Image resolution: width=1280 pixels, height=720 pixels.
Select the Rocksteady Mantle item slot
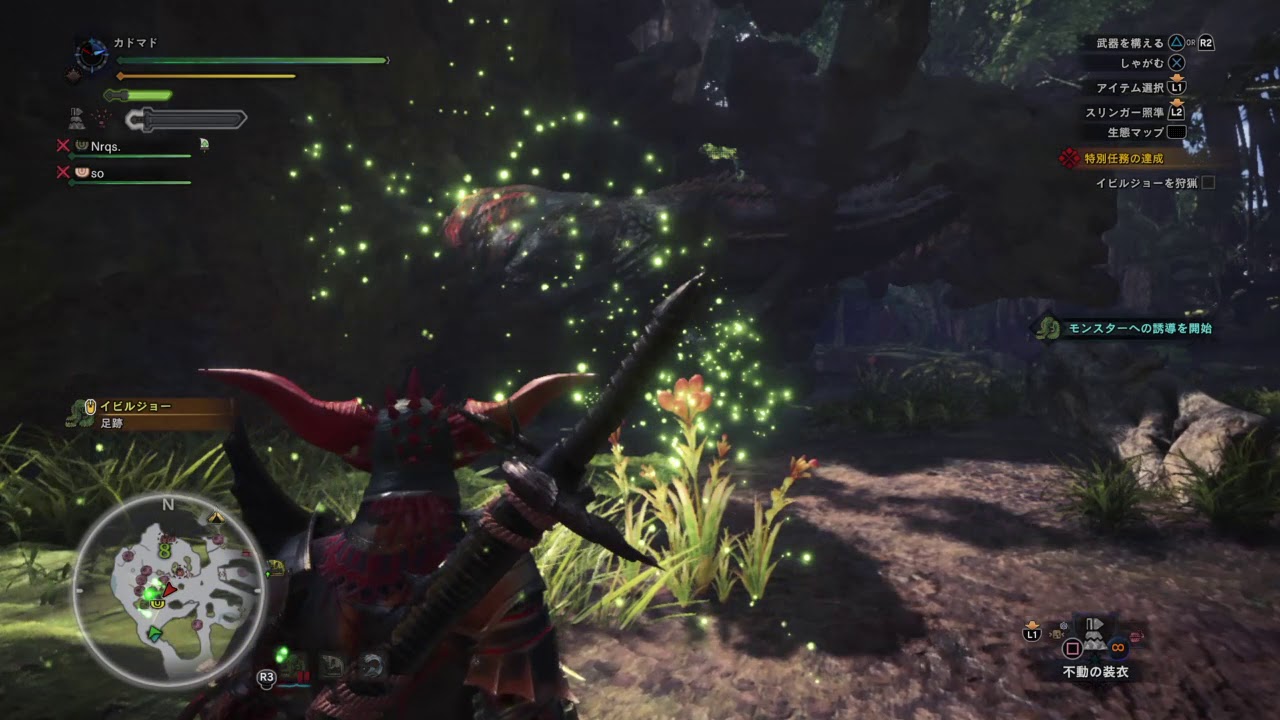(x=1095, y=640)
